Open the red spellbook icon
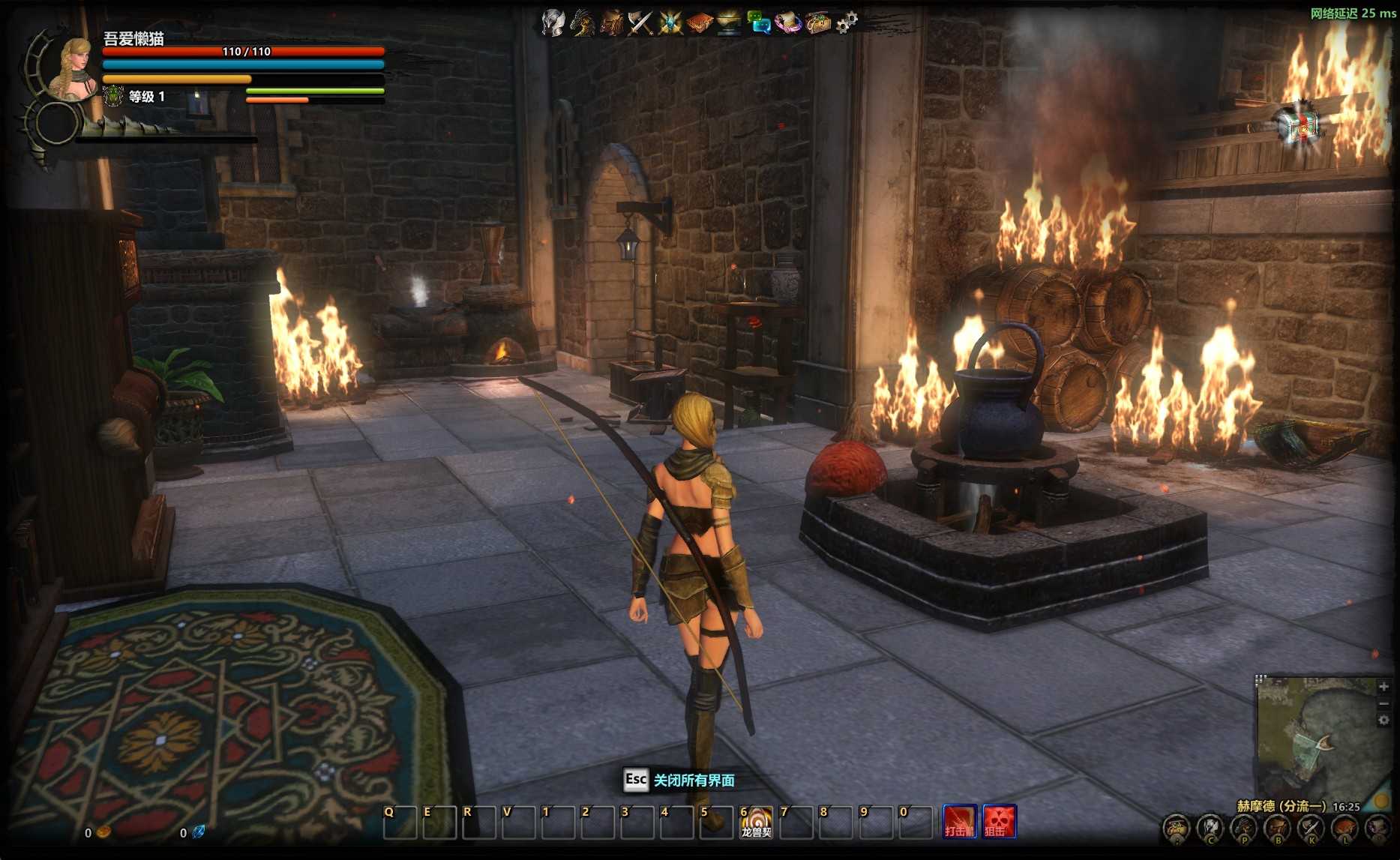 click(699, 22)
